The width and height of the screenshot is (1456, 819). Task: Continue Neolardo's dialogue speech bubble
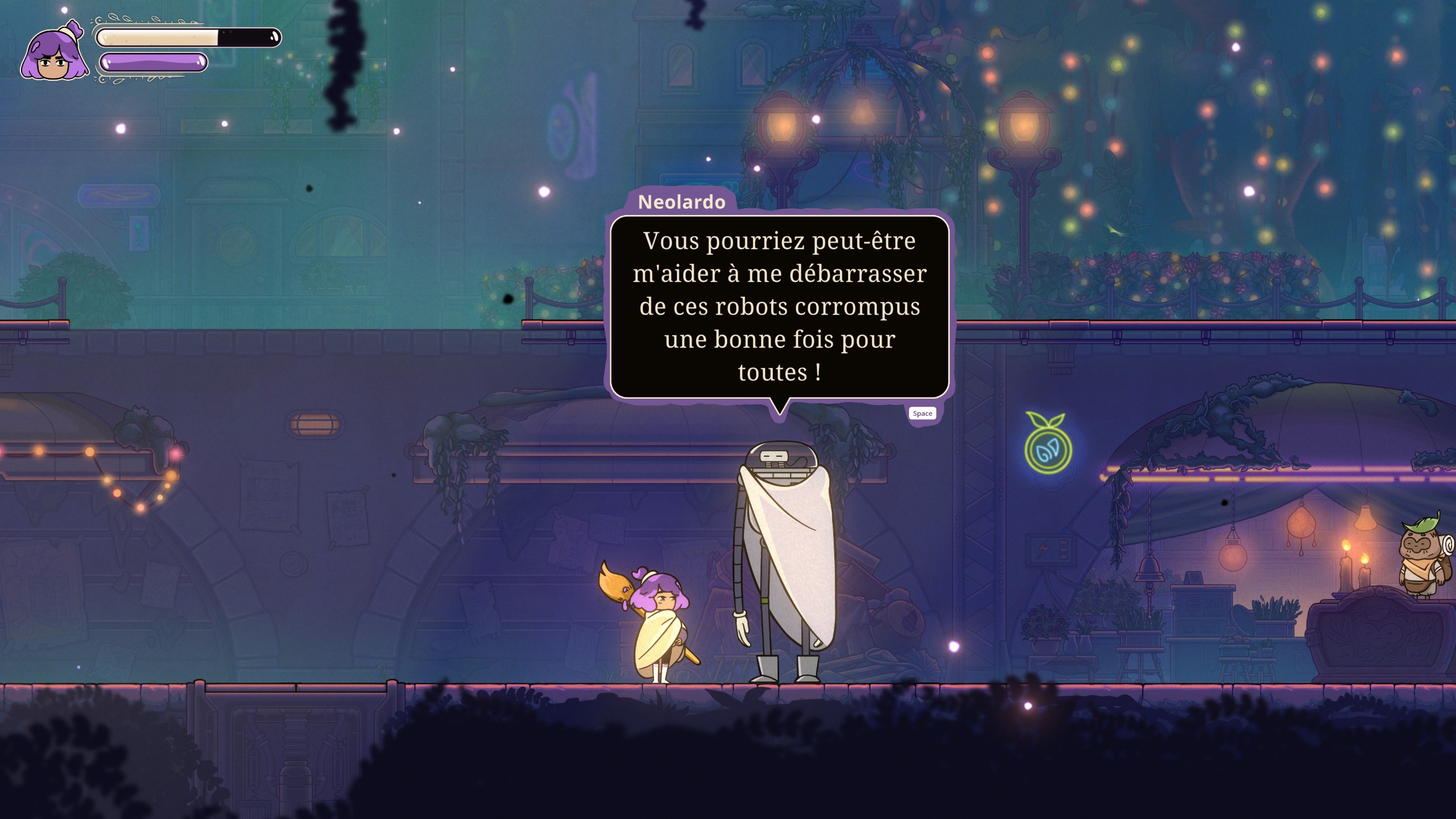click(922, 413)
